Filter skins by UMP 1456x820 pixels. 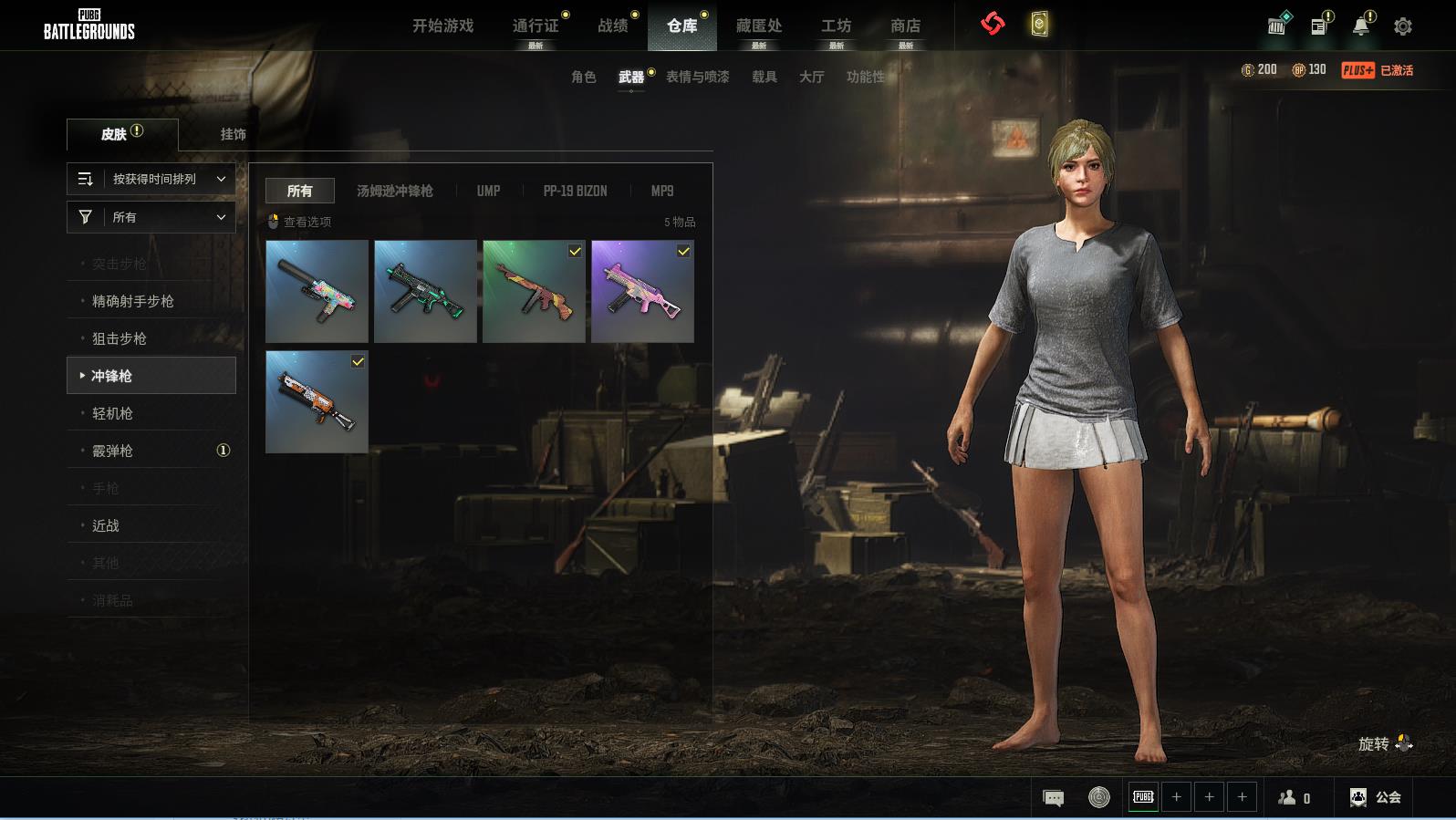tap(488, 191)
